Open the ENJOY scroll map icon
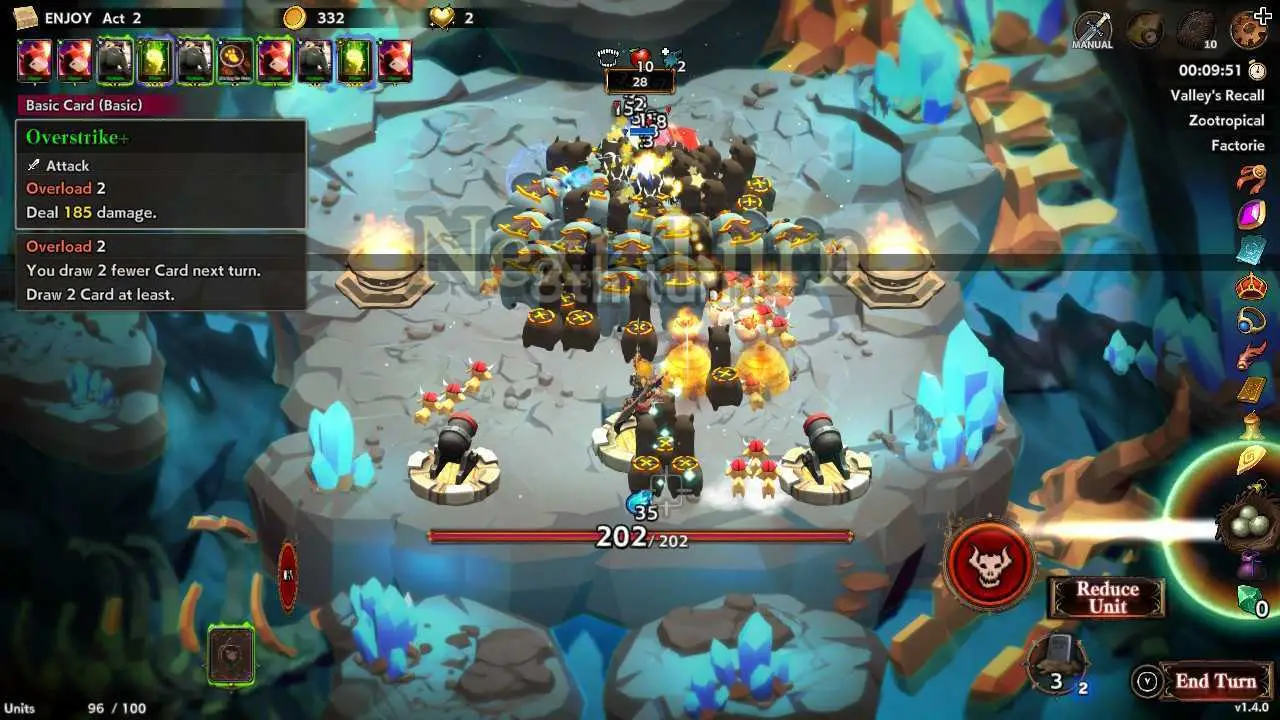 click(26, 17)
